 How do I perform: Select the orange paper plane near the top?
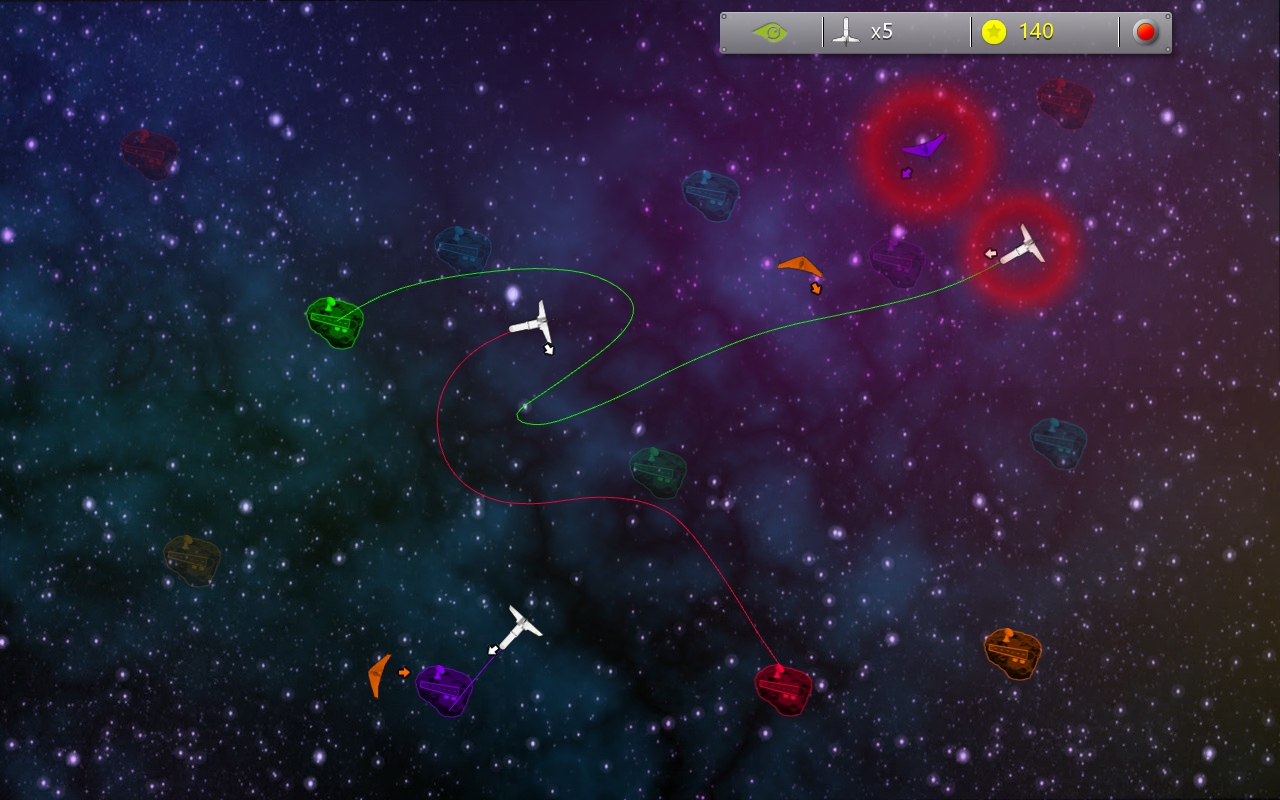[800, 263]
